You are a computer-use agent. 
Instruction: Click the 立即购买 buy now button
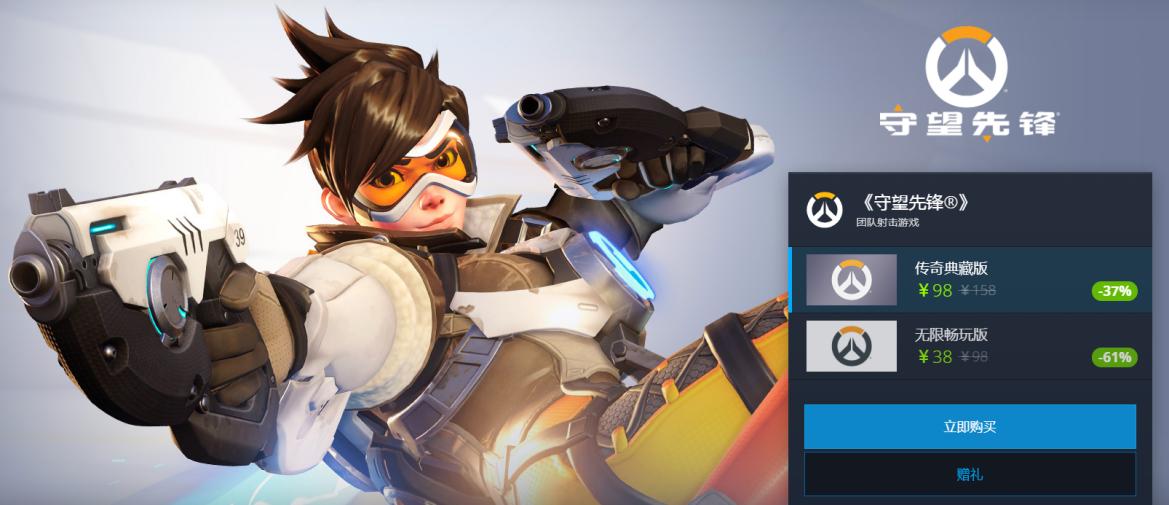[969, 427]
